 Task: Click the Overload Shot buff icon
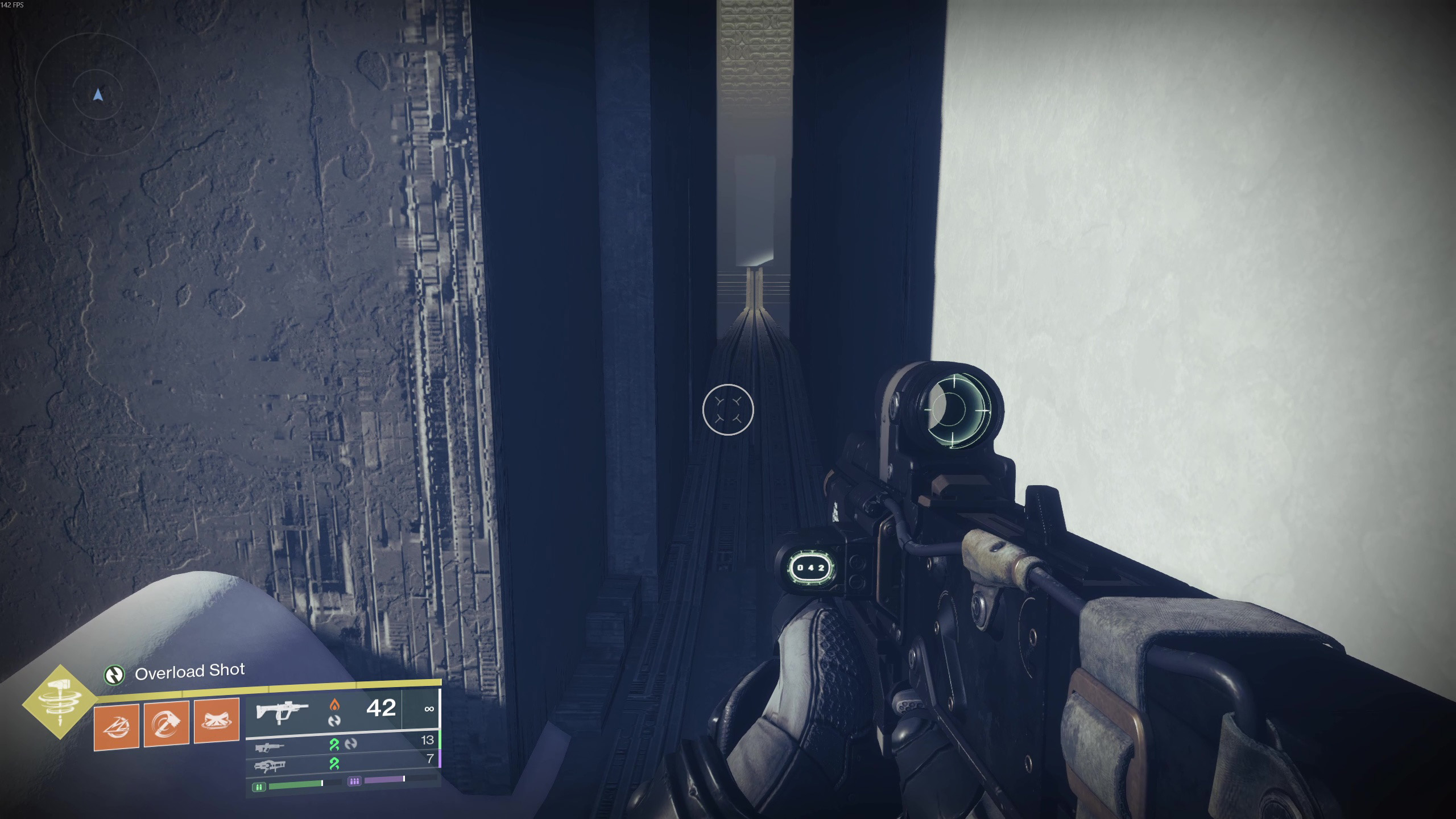(x=114, y=675)
